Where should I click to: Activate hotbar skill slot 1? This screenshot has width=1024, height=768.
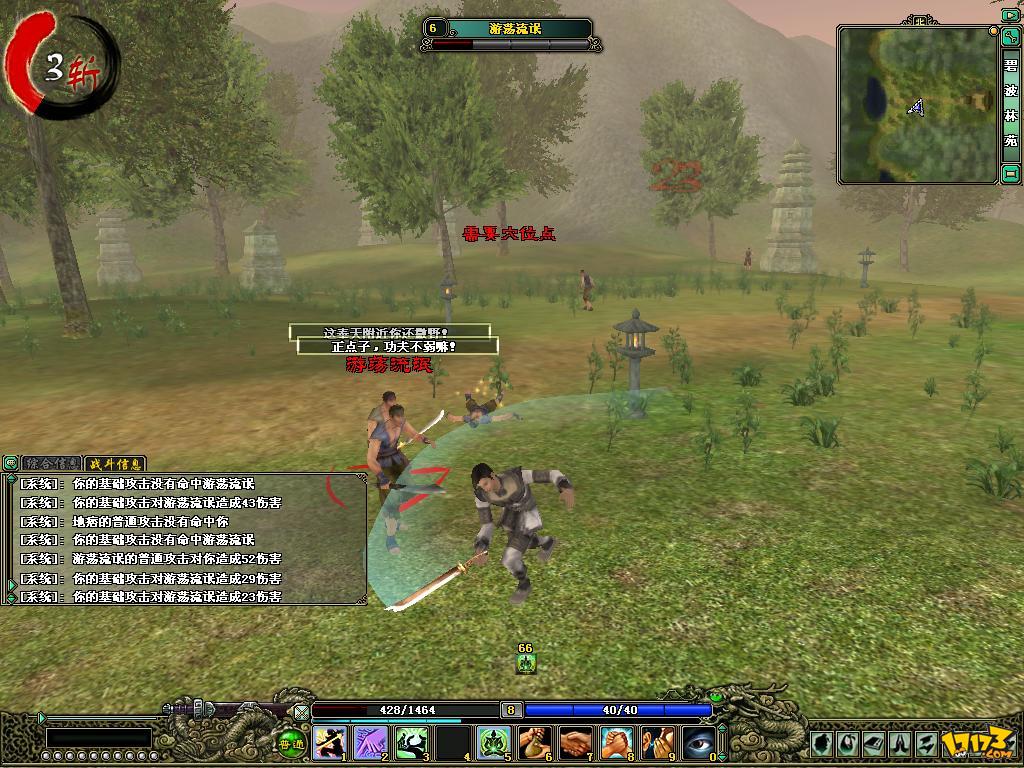[329, 742]
